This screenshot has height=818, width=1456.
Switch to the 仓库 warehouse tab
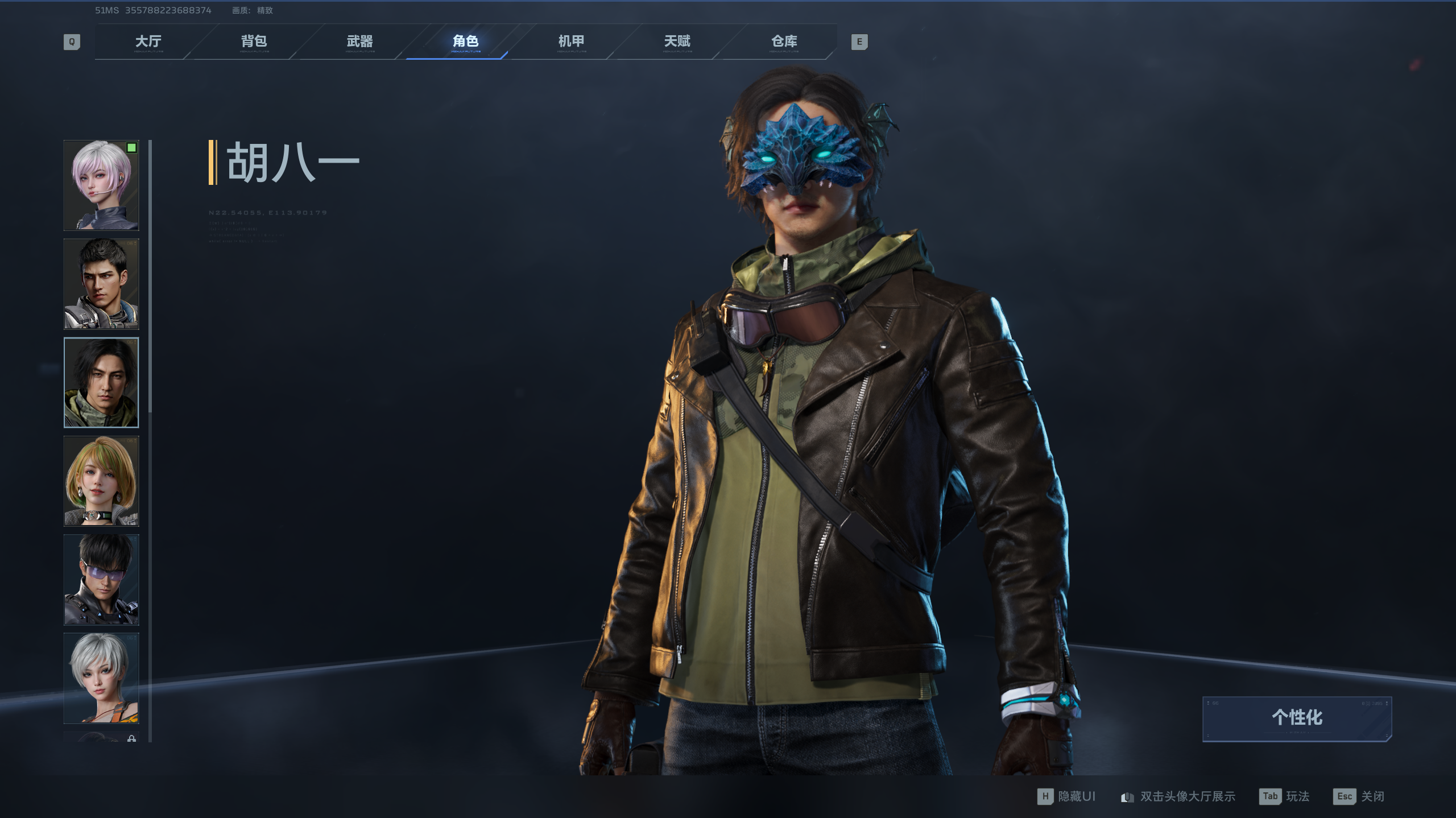click(x=784, y=42)
